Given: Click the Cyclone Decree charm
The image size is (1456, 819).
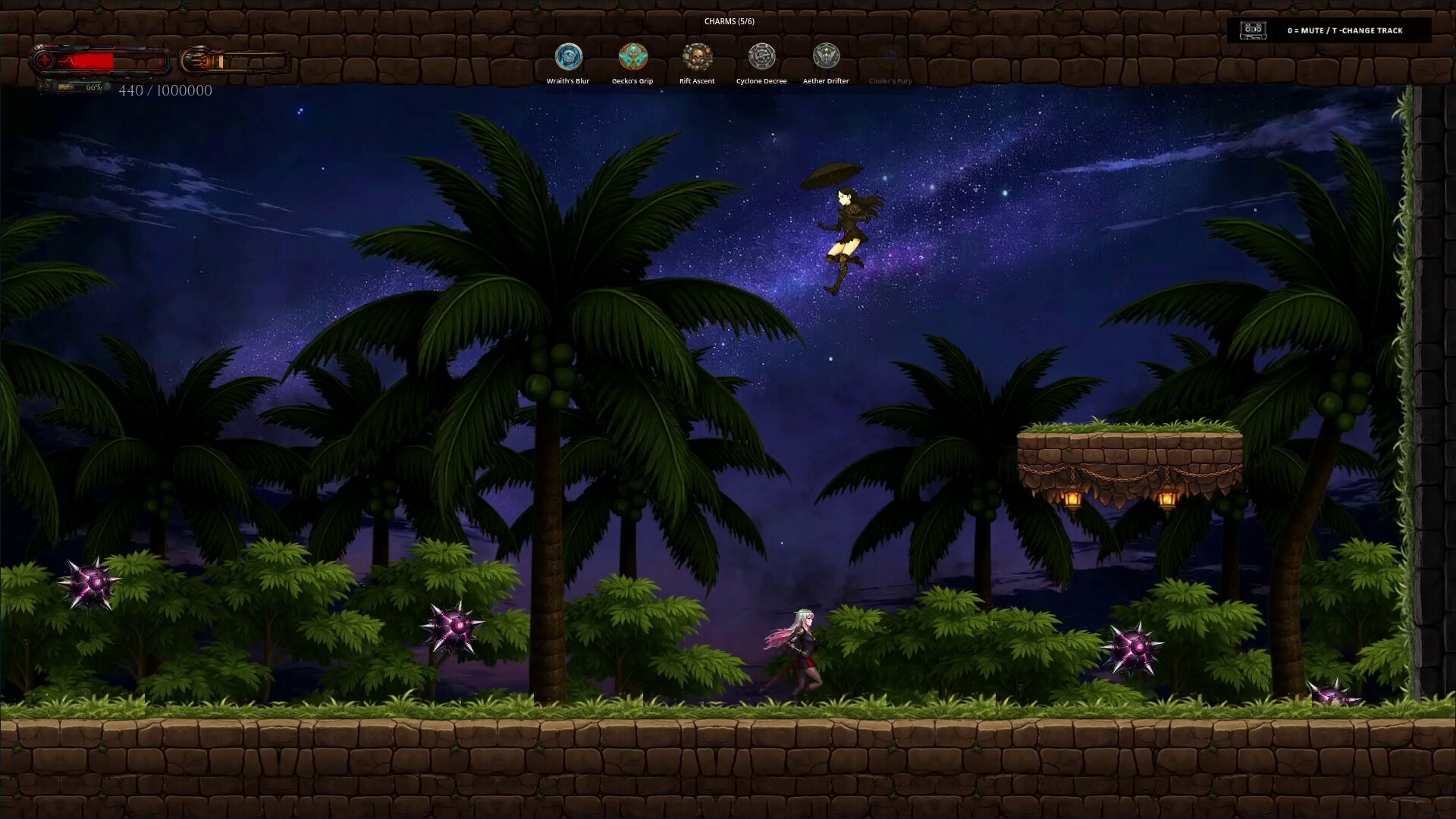Looking at the screenshot, I should click(x=761, y=57).
